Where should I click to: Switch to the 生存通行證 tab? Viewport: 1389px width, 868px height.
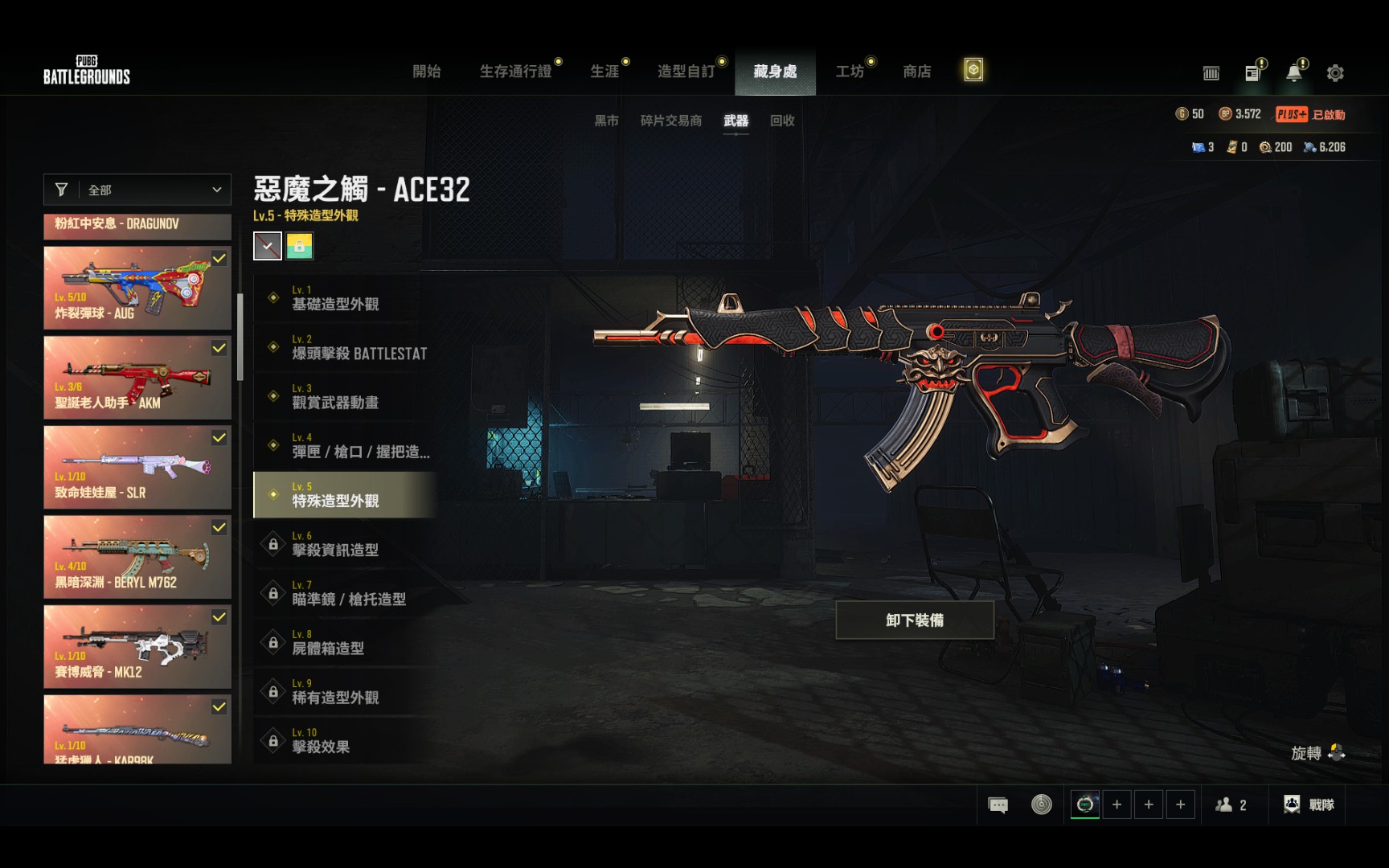515,72
